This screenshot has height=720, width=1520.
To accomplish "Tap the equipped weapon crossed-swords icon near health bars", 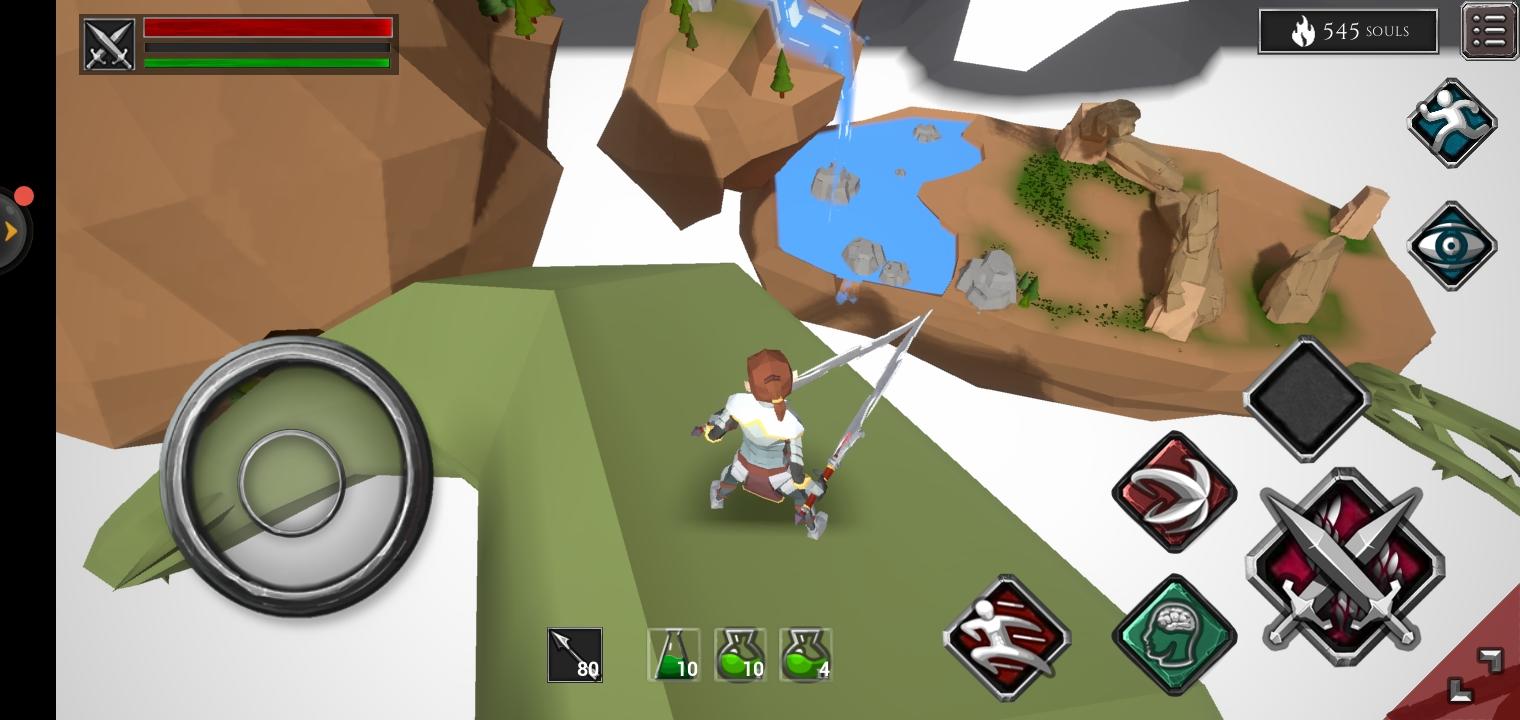I will coord(109,43).
